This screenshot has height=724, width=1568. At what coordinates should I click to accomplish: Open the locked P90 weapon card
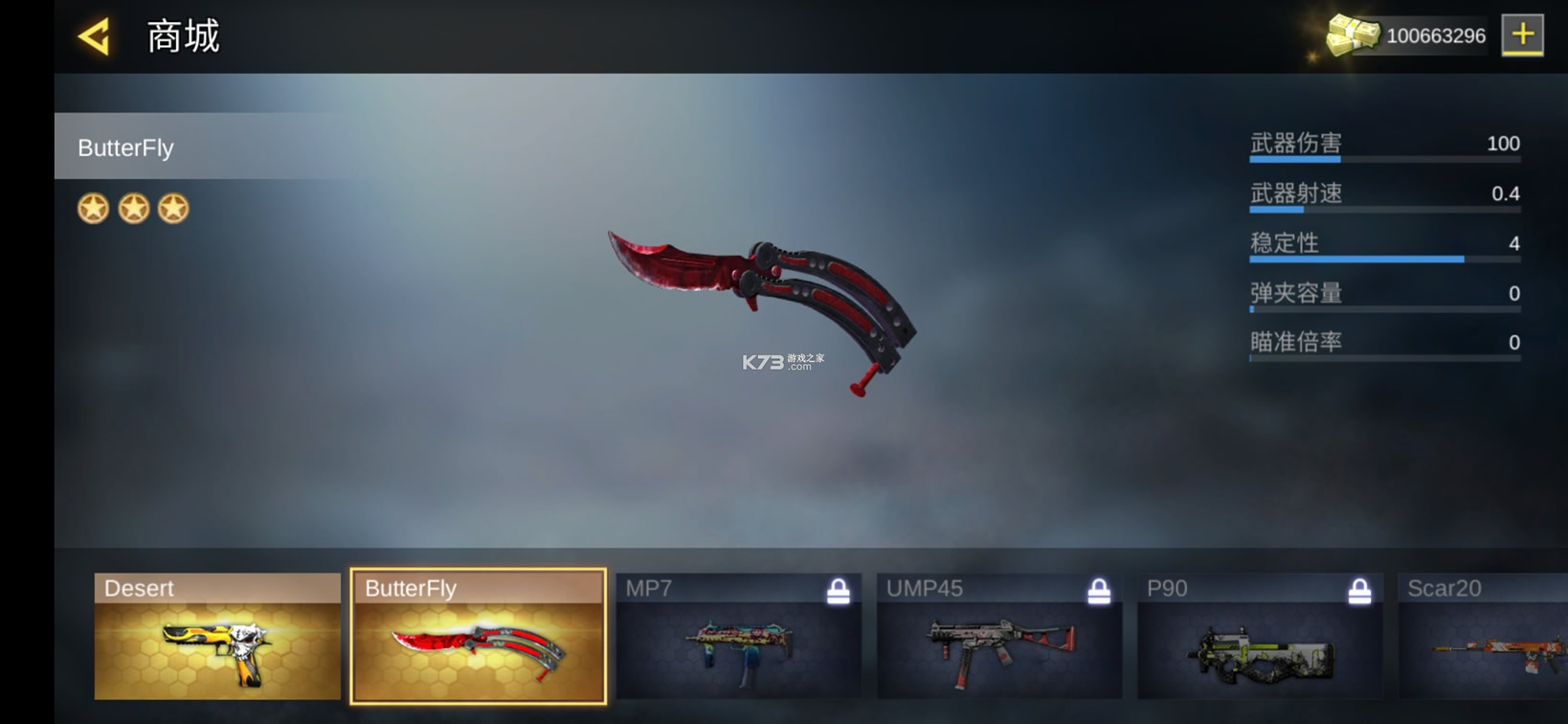pyautogui.click(x=1259, y=637)
